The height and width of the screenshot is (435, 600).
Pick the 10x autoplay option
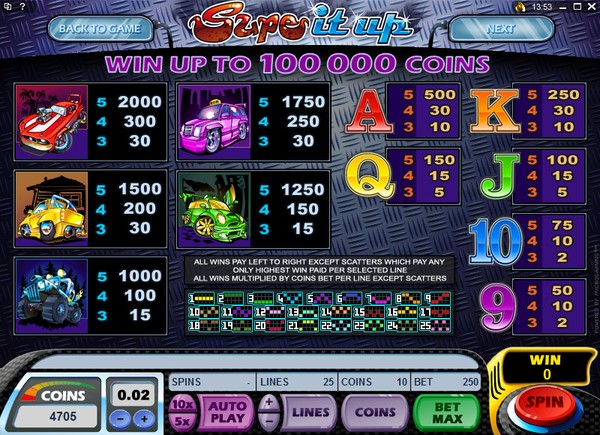pyautogui.click(x=182, y=401)
